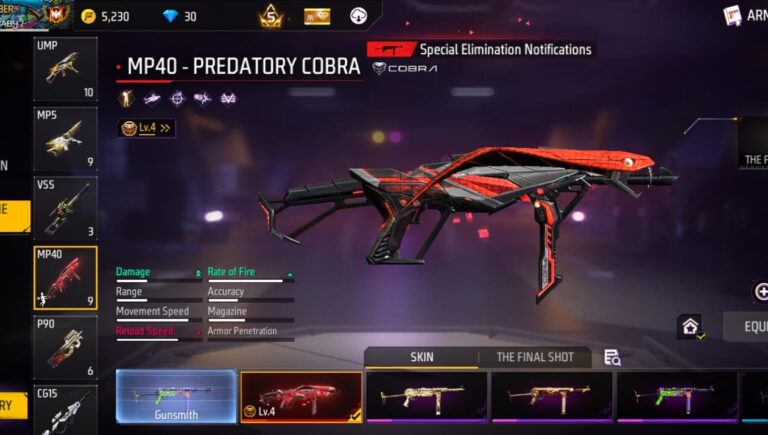Select the Lv.4 Predatory Cobra skin tile
Image resolution: width=768 pixels, height=435 pixels.
tap(301, 396)
